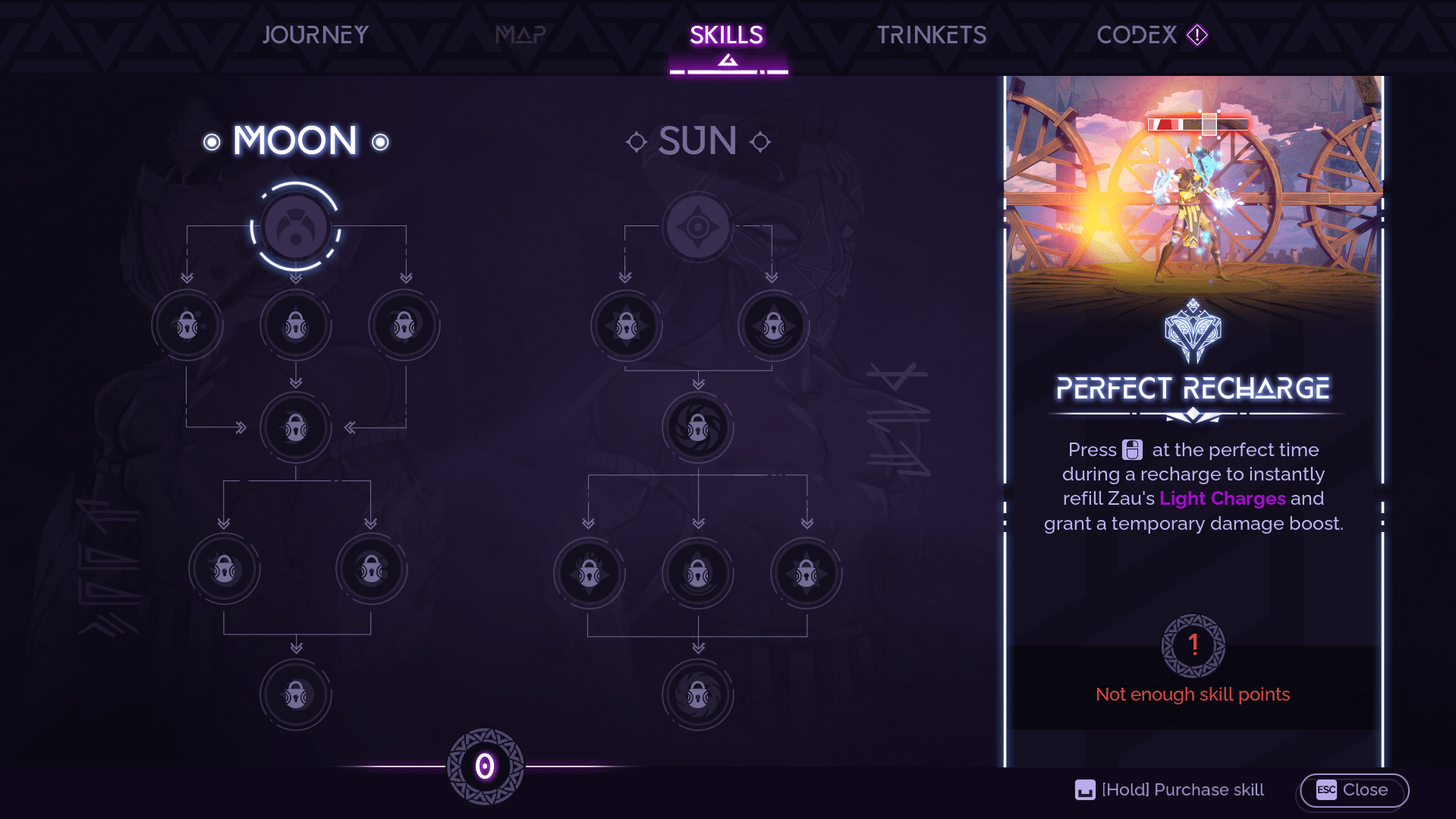Open the Map tab
This screenshot has height=819, width=1456.
tap(520, 35)
